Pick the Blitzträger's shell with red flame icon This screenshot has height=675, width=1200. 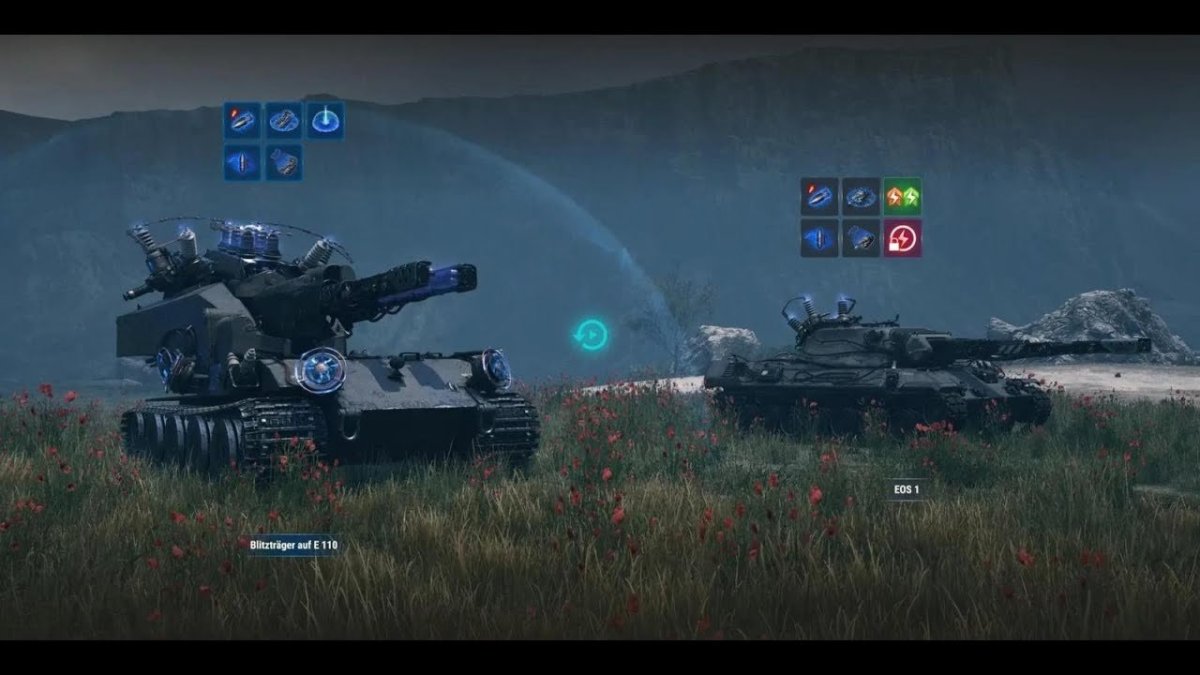(242, 120)
